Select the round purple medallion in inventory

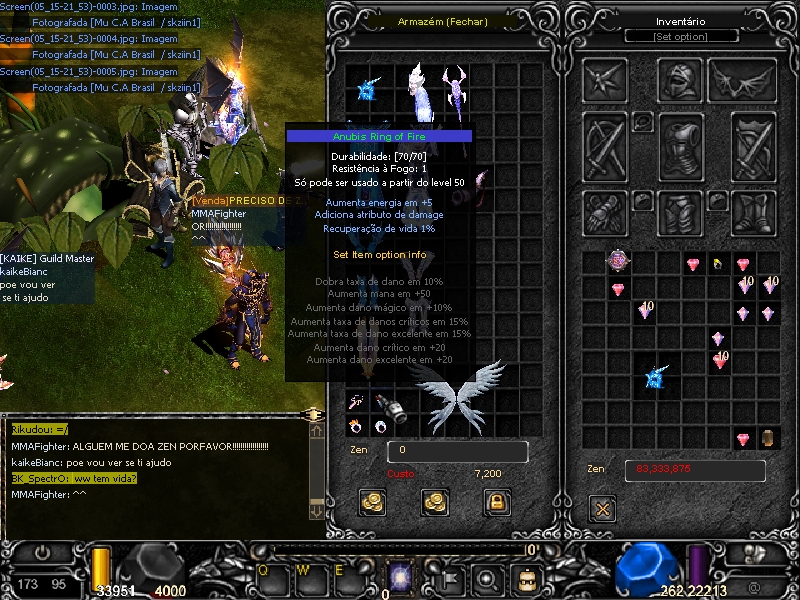(x=619, y=262)
